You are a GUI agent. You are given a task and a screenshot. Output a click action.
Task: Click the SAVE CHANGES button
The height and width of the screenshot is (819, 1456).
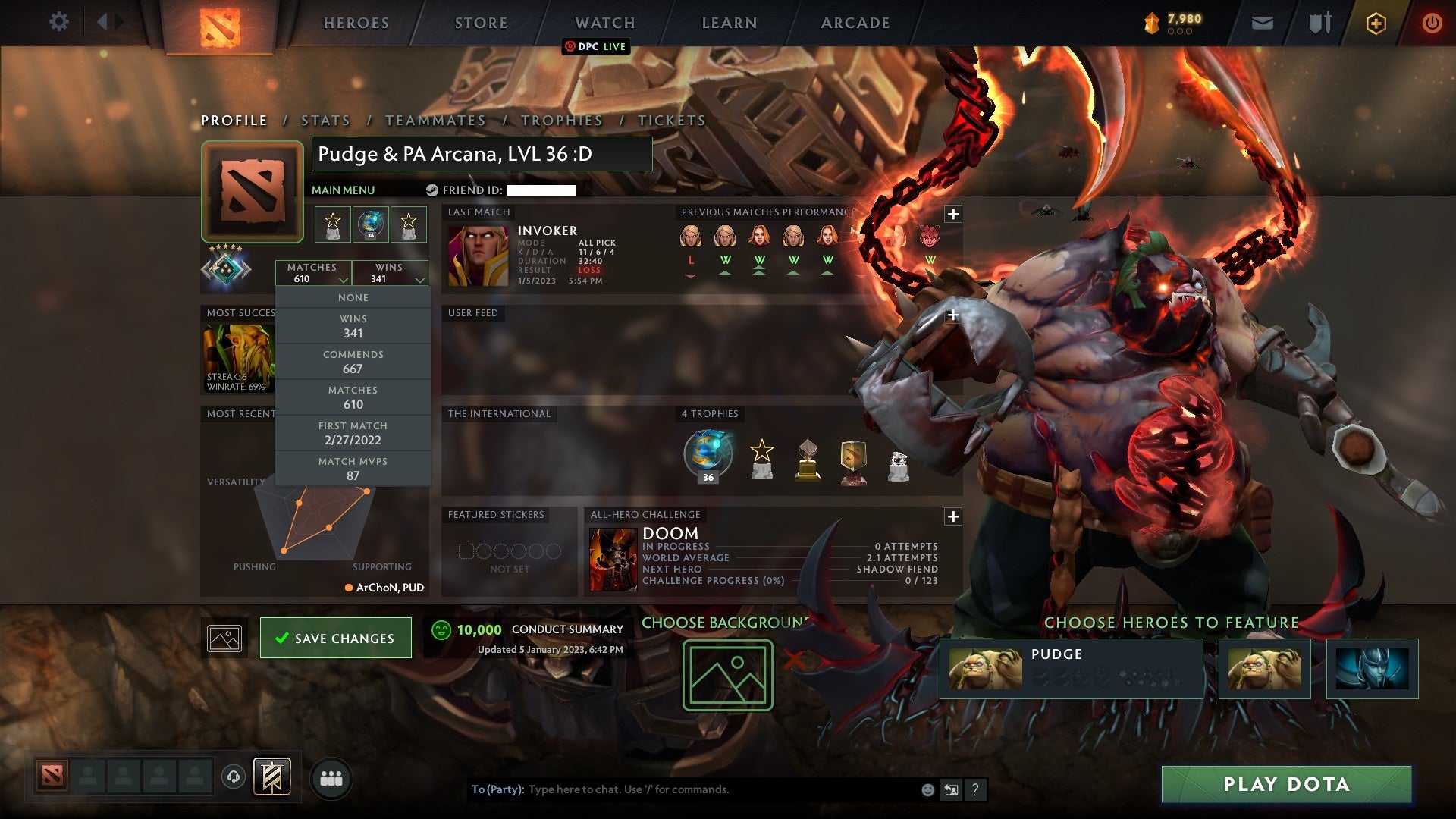pos(335,638)
